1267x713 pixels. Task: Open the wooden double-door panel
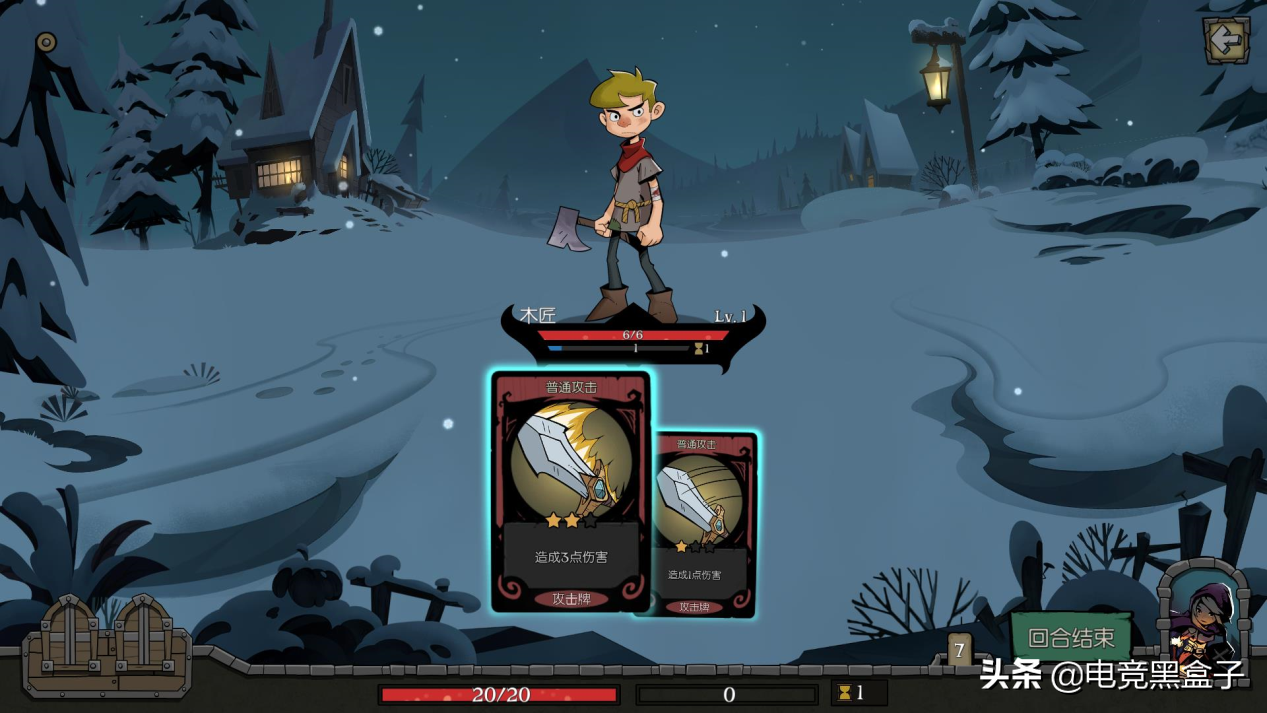pyautogui.click(x=107, y=645)
